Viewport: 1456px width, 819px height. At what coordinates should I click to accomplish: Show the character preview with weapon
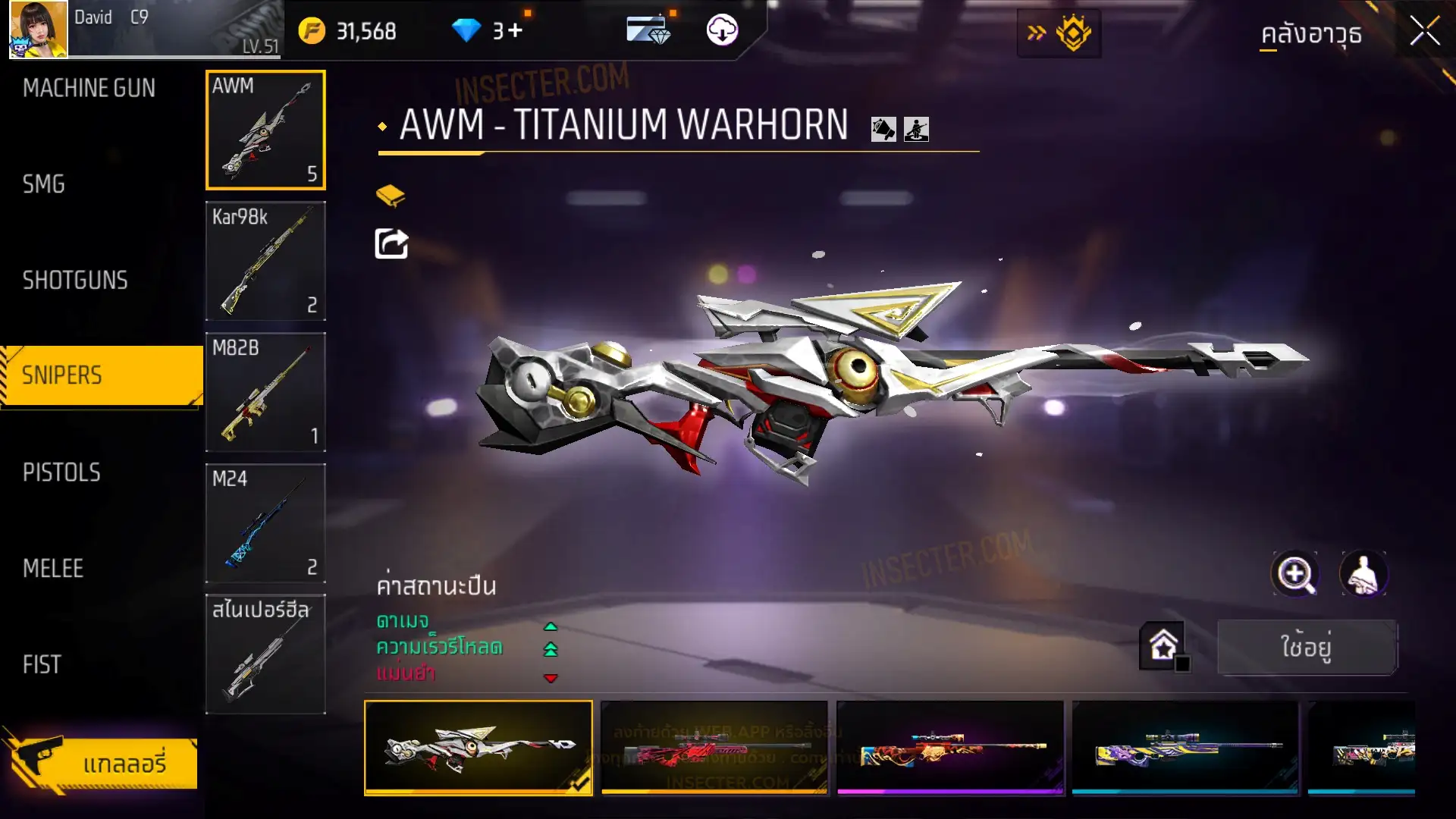coord(1363,574)
